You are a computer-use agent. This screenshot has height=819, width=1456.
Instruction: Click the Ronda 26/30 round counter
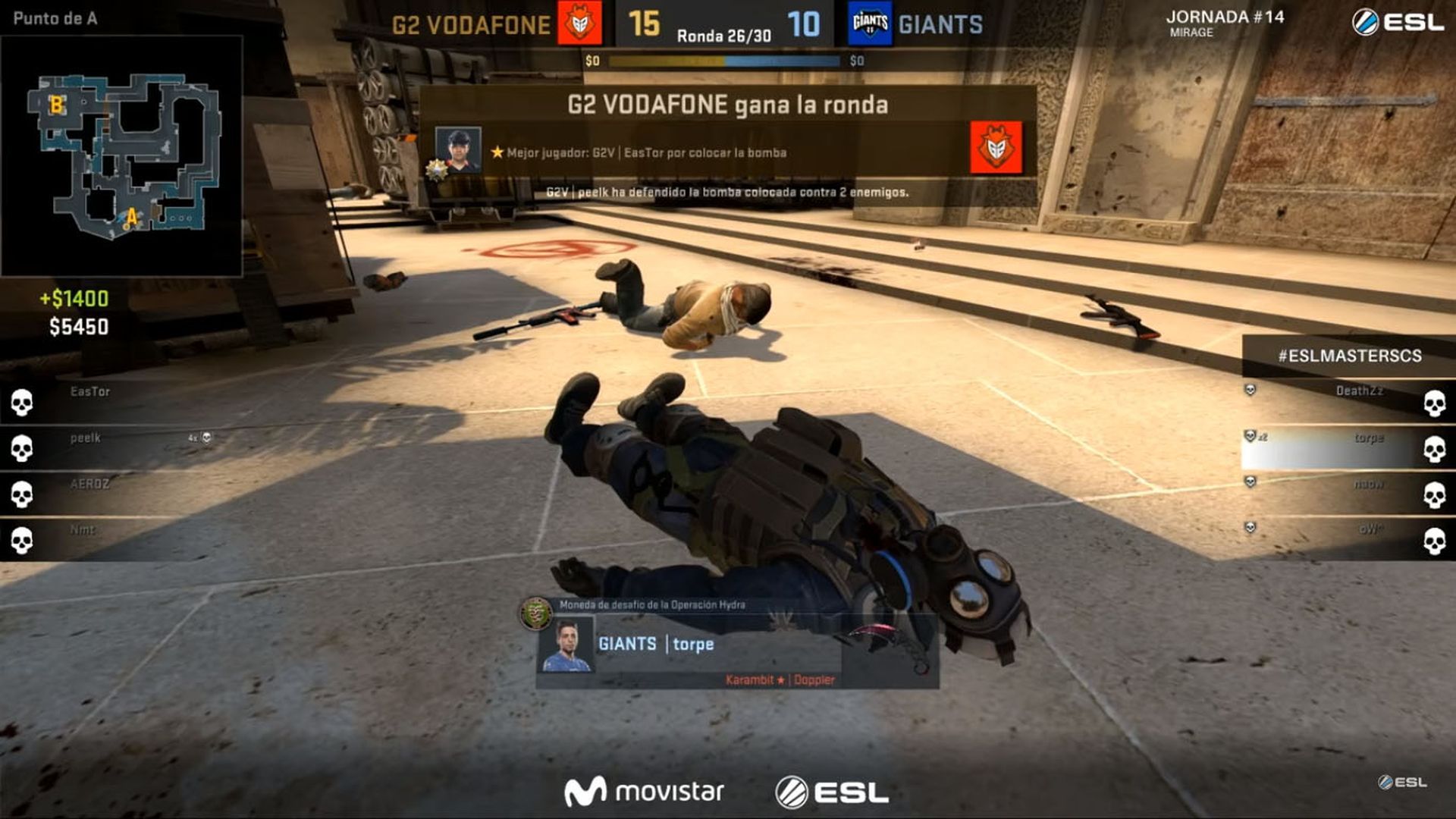click(726, 33)
